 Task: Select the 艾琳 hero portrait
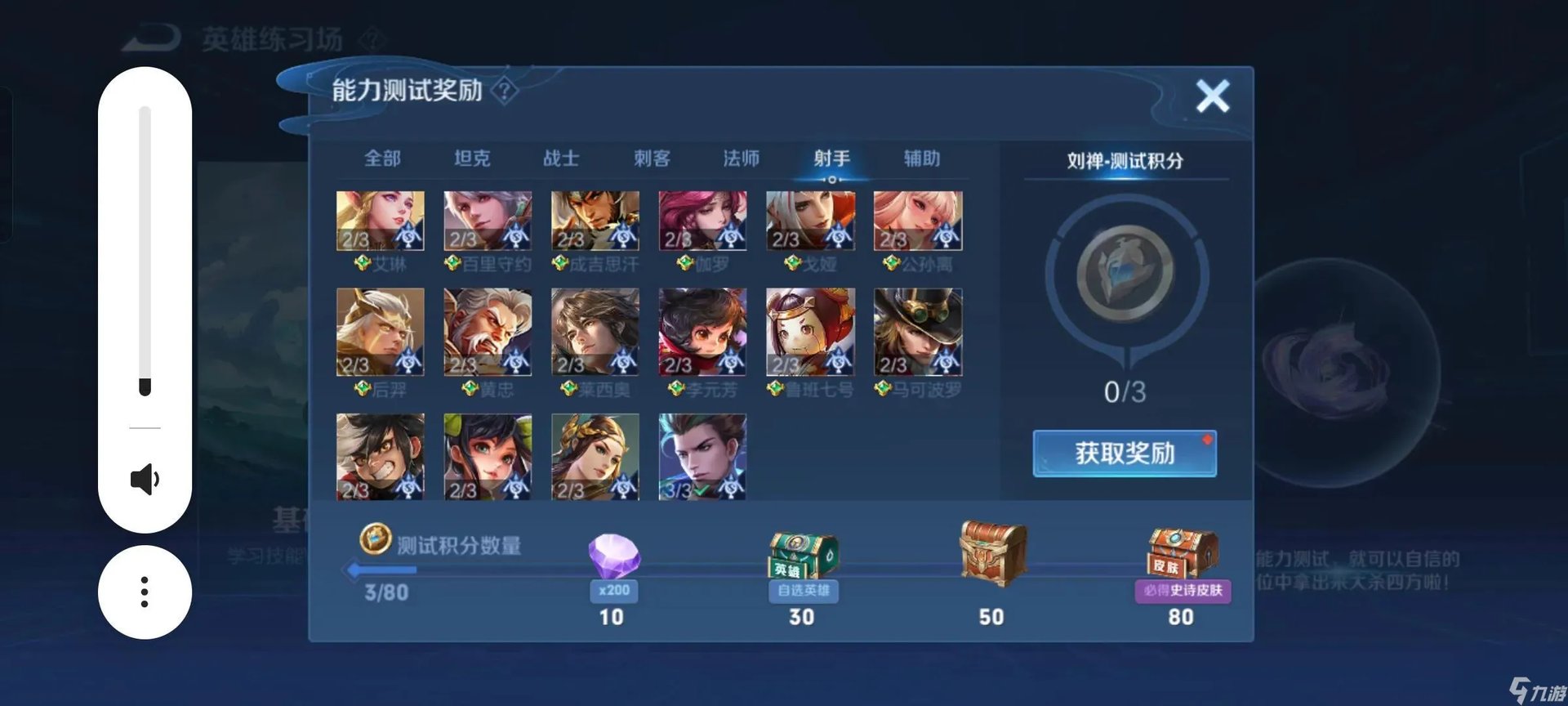pyautogui.click(x=380, y=219)
